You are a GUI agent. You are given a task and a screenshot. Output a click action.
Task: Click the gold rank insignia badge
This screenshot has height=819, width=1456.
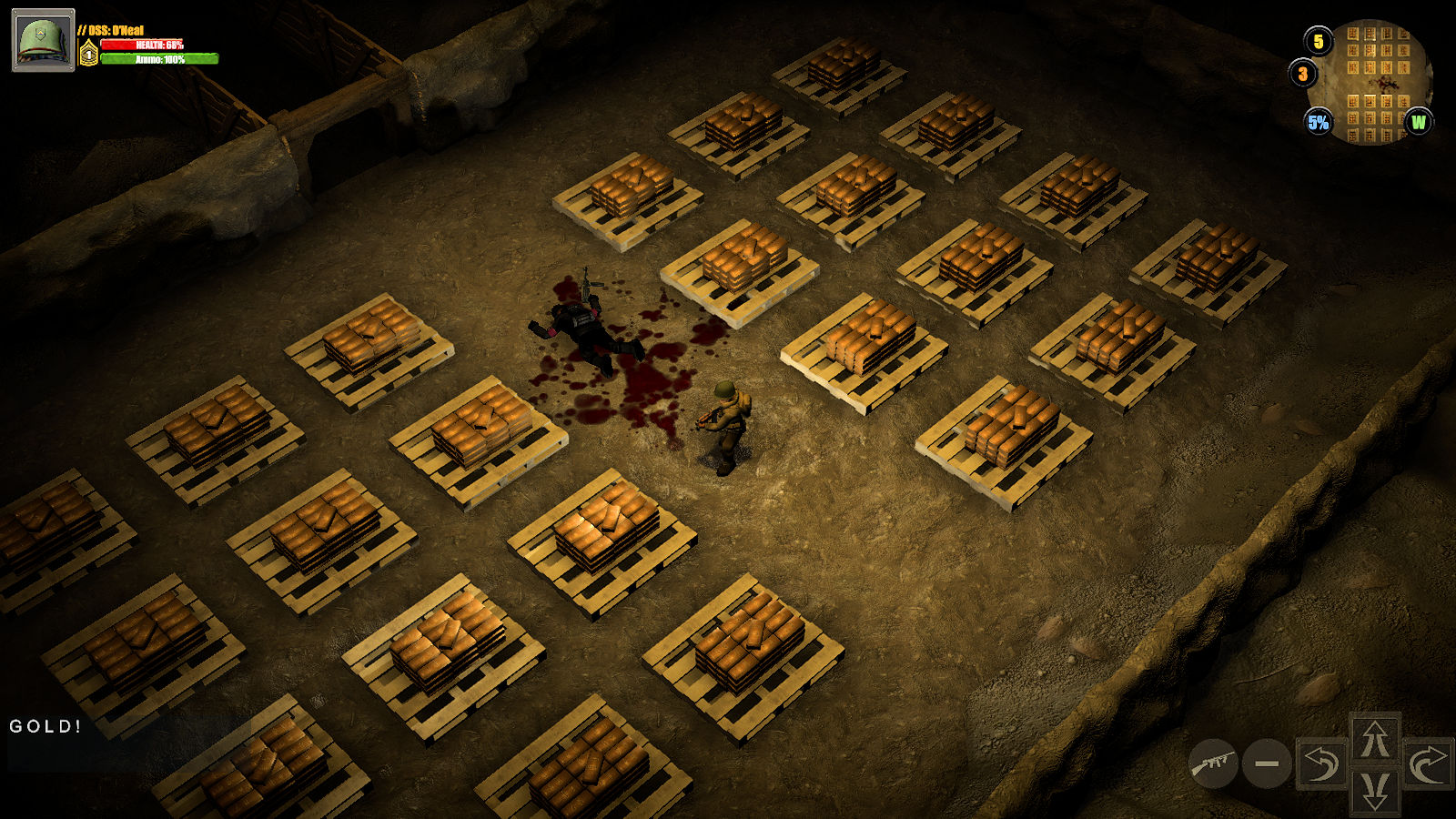coord(88,55)
